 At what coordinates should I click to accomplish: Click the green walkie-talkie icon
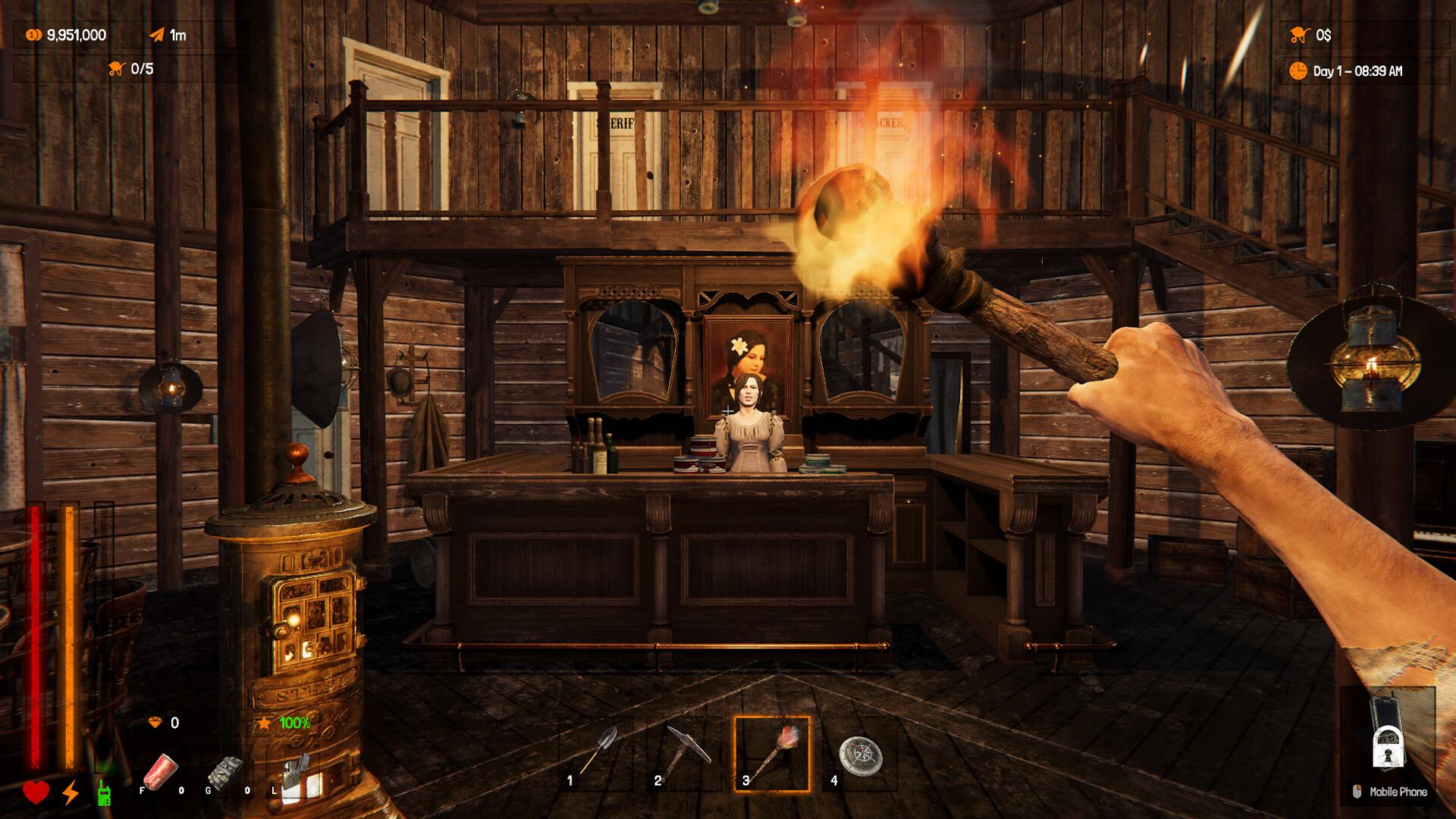tap(104, 792)
